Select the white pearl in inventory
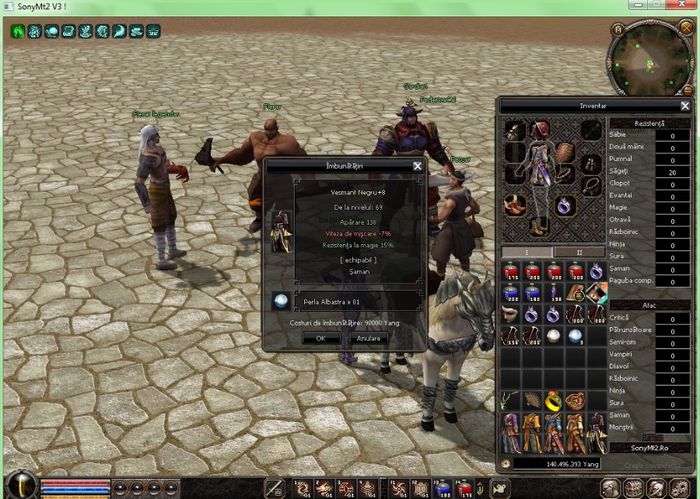 [554, 335]
